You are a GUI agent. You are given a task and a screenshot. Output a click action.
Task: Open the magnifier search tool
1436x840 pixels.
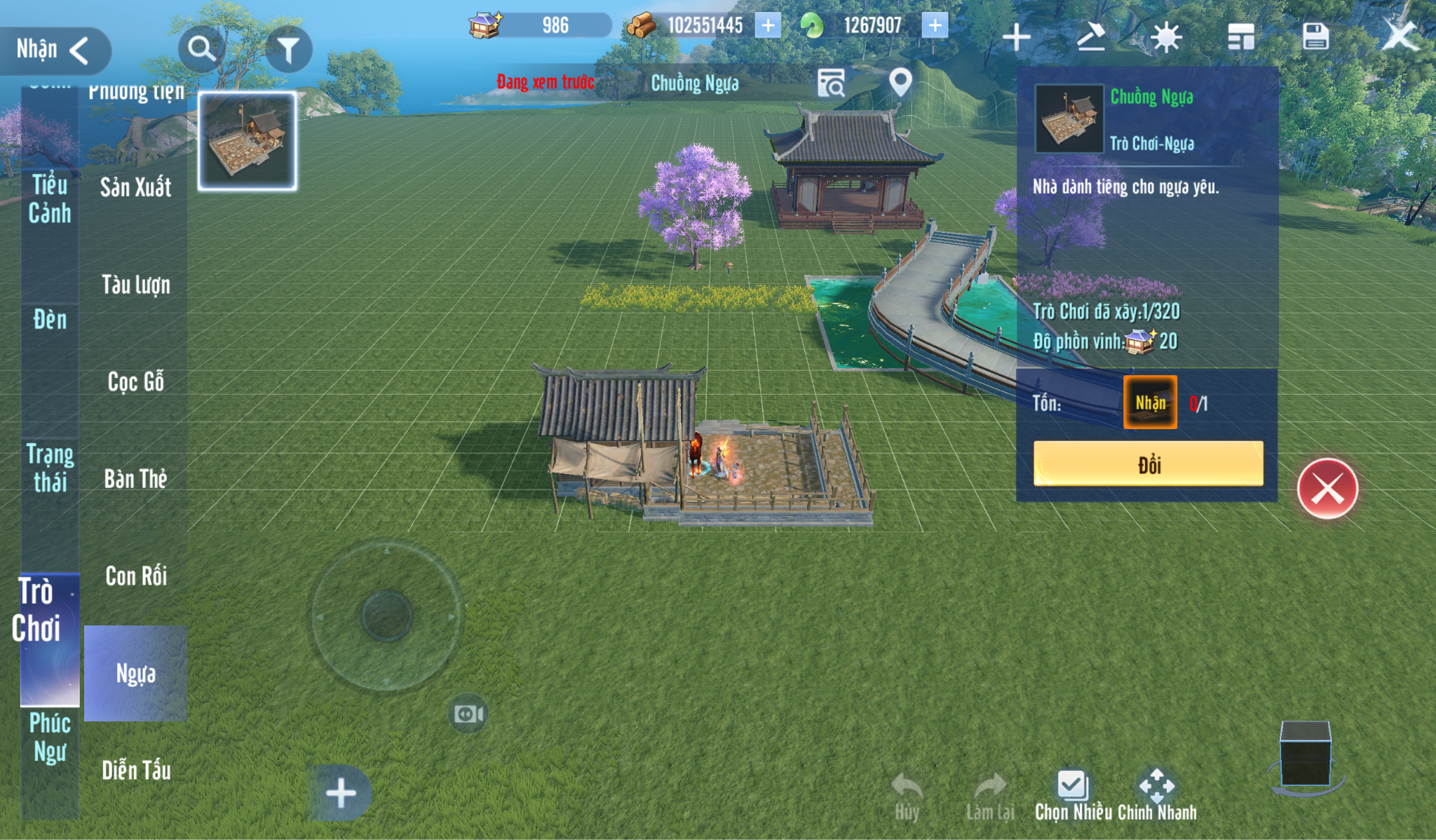coord(201,49)
